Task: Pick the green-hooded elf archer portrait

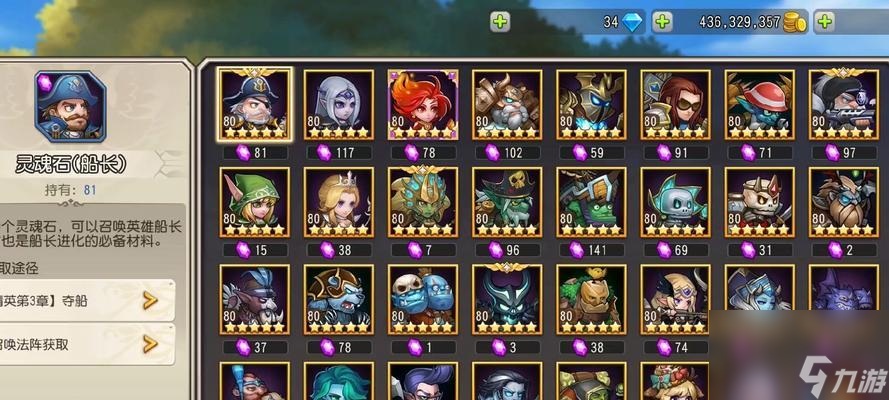Action: [255, 202]
